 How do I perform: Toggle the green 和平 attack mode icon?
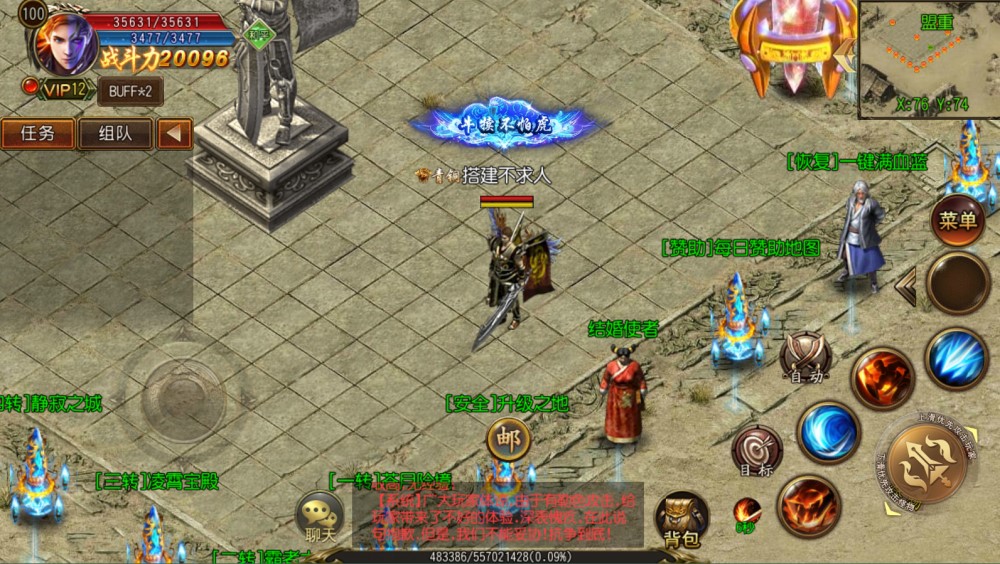(x=259, y=33)
